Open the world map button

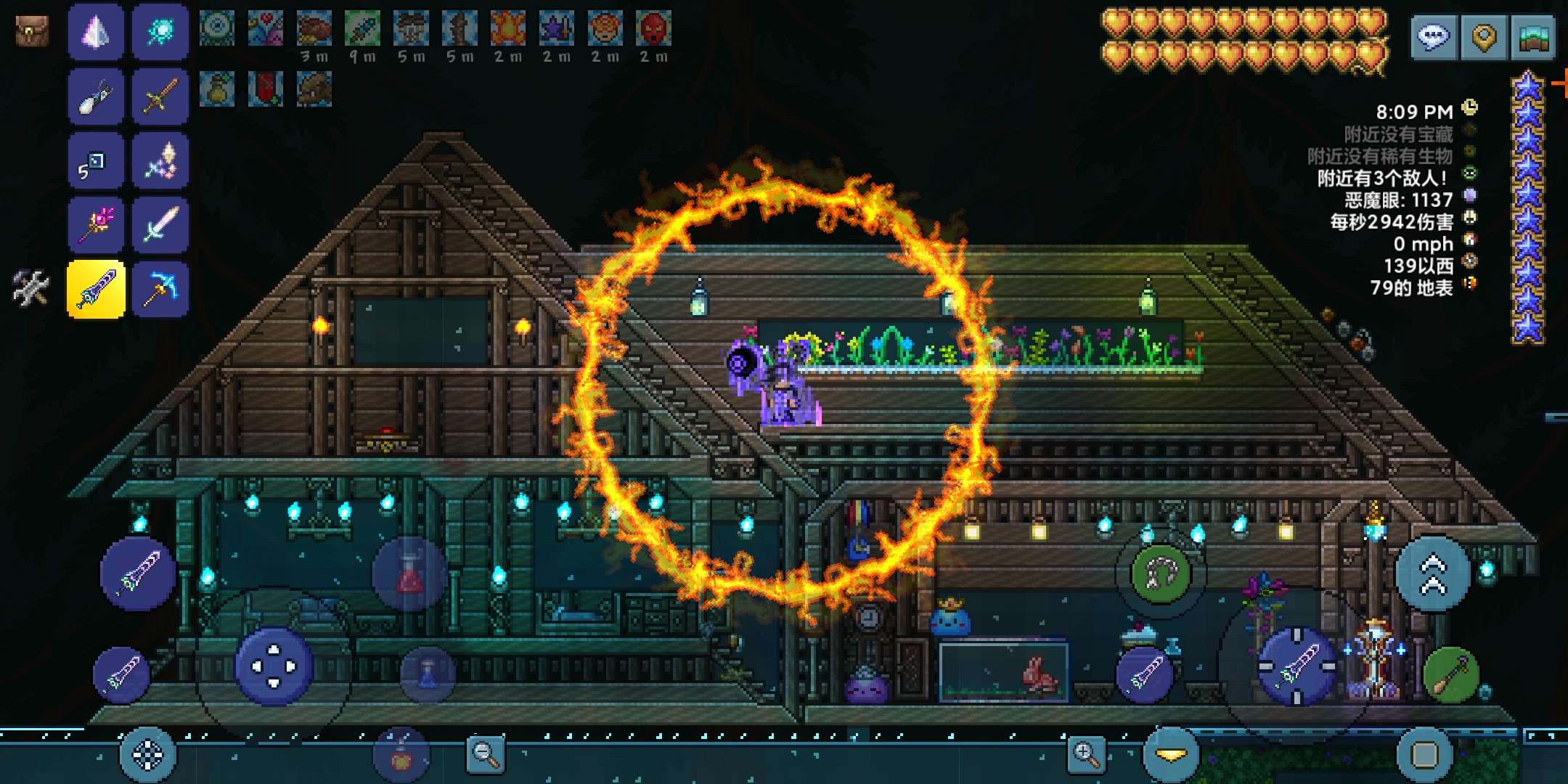[x=1533, y=36]
